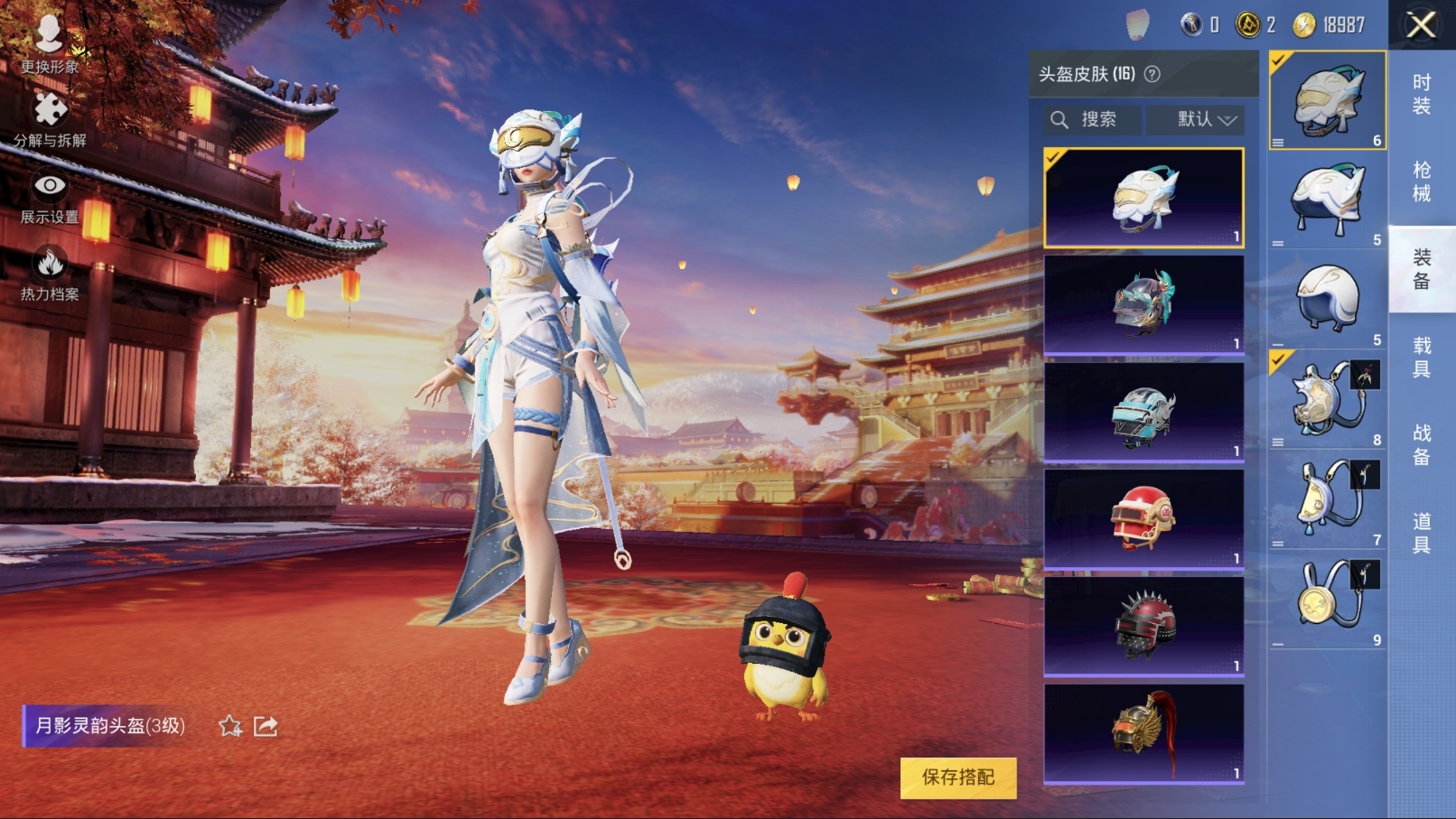Select the teal dragon helmet skin
The height and width of the screenshot is (819, 1456).
click(1143, 304)
